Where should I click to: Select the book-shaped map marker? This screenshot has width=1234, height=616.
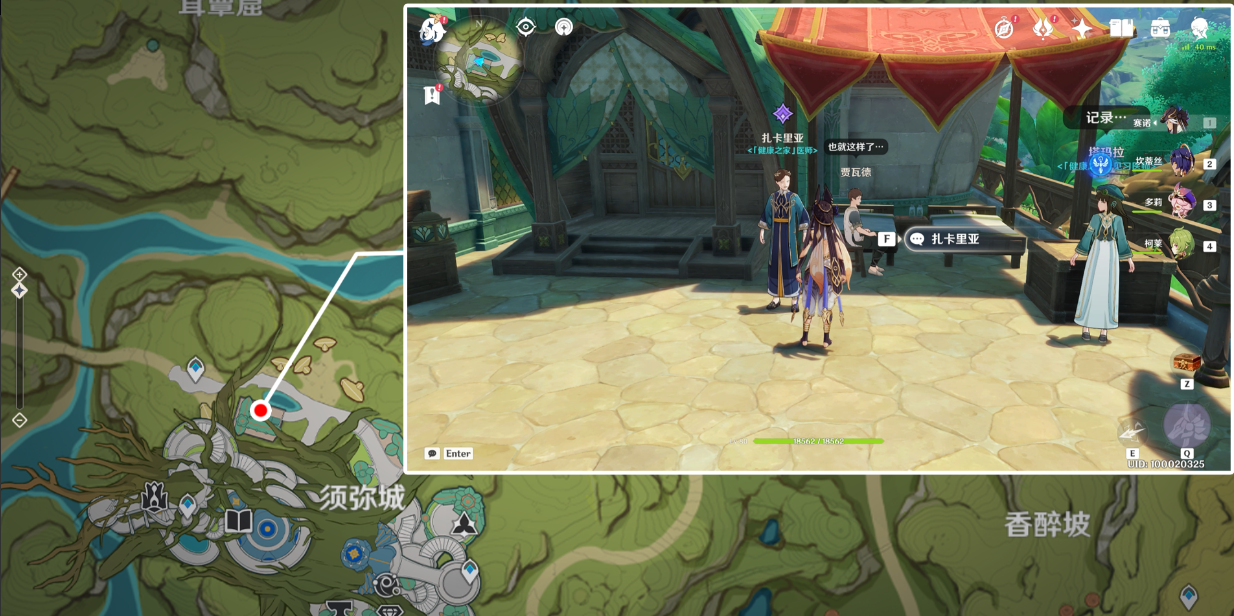(238, 520)
